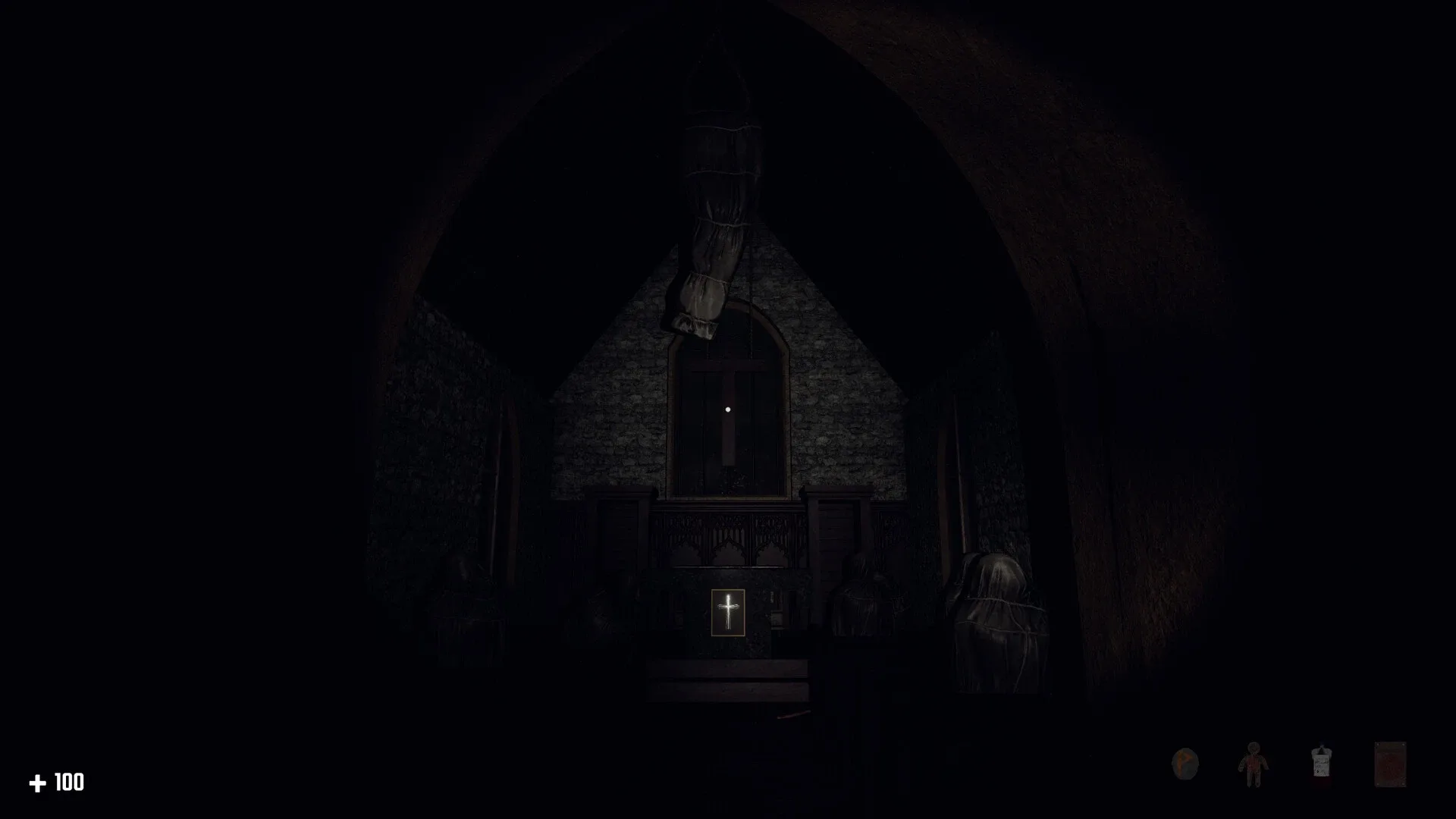The height and width of the screenshot is (819, 1456).
Task: Select the jar with the note label
Action: point(1322,762)
